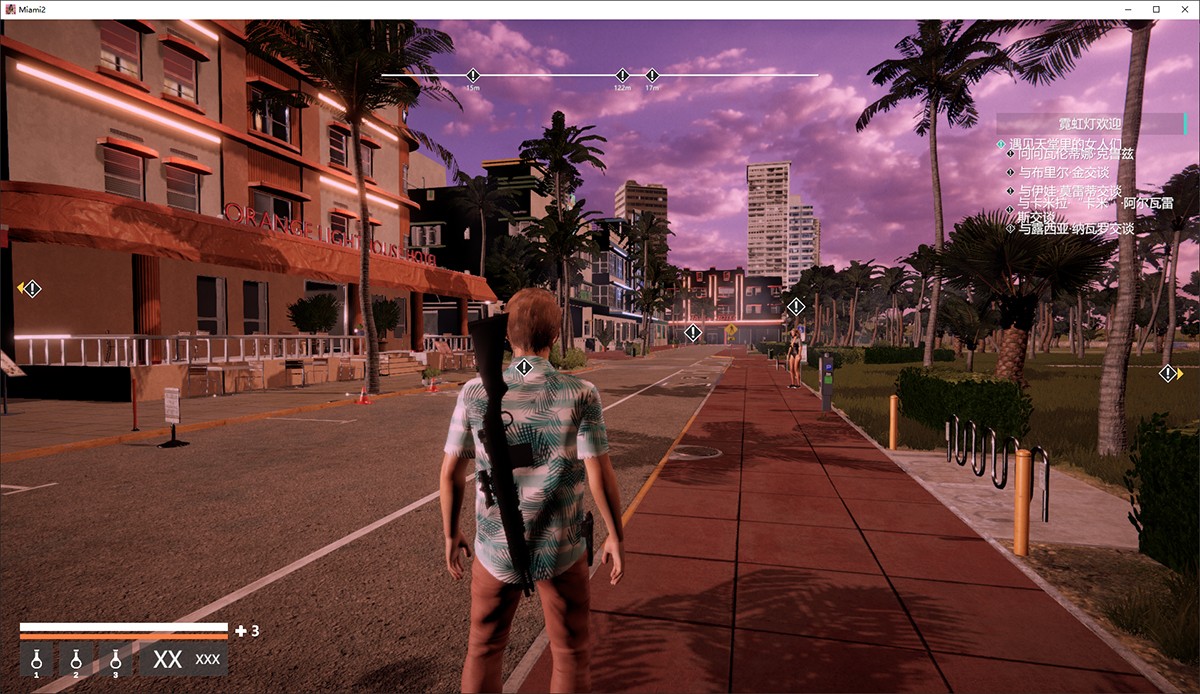Click the off-screen objective marker with left arrow

(31, 289)
